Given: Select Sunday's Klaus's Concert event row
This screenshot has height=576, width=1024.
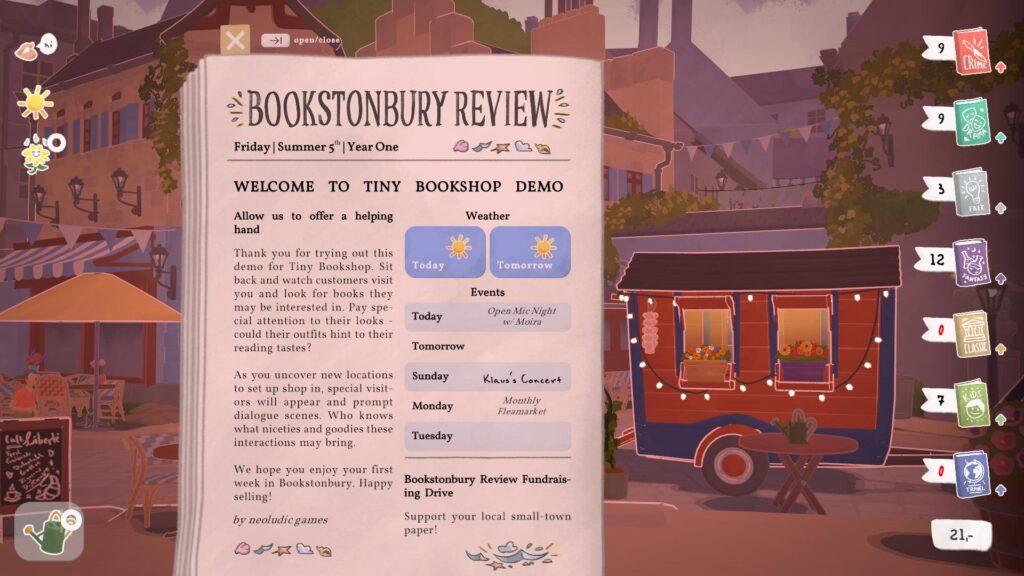Looking at the screenshot, I should click(x=488, y=377).
